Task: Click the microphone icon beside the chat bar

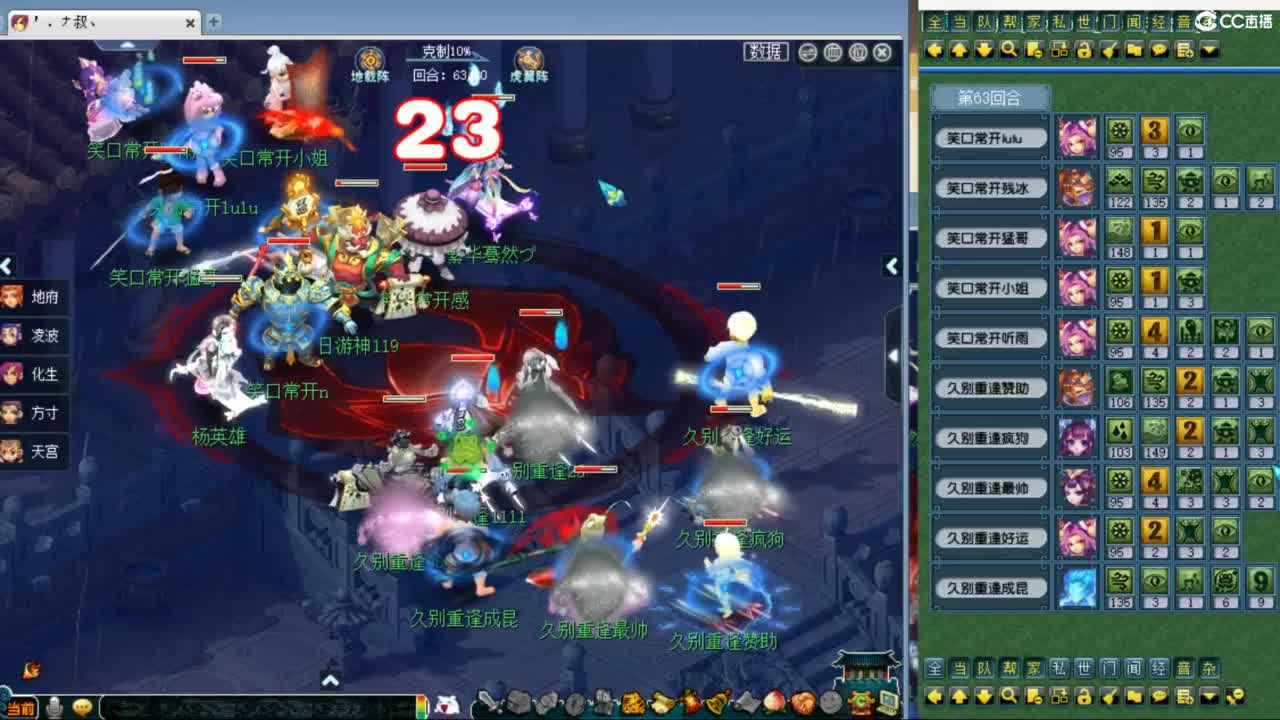Action: click(54, 707)
